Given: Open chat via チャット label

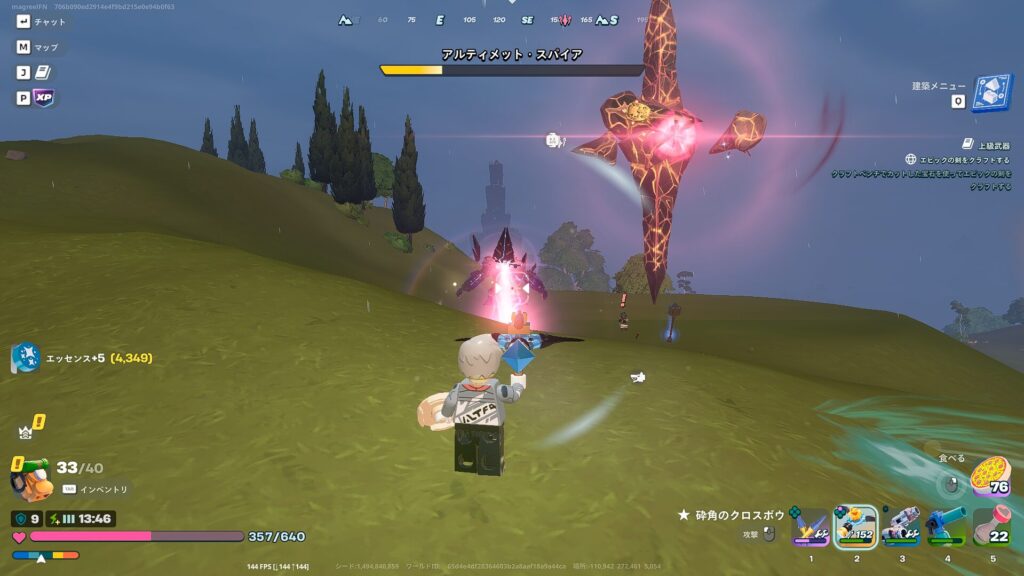Looking at the screenshot, I should 50,21.
